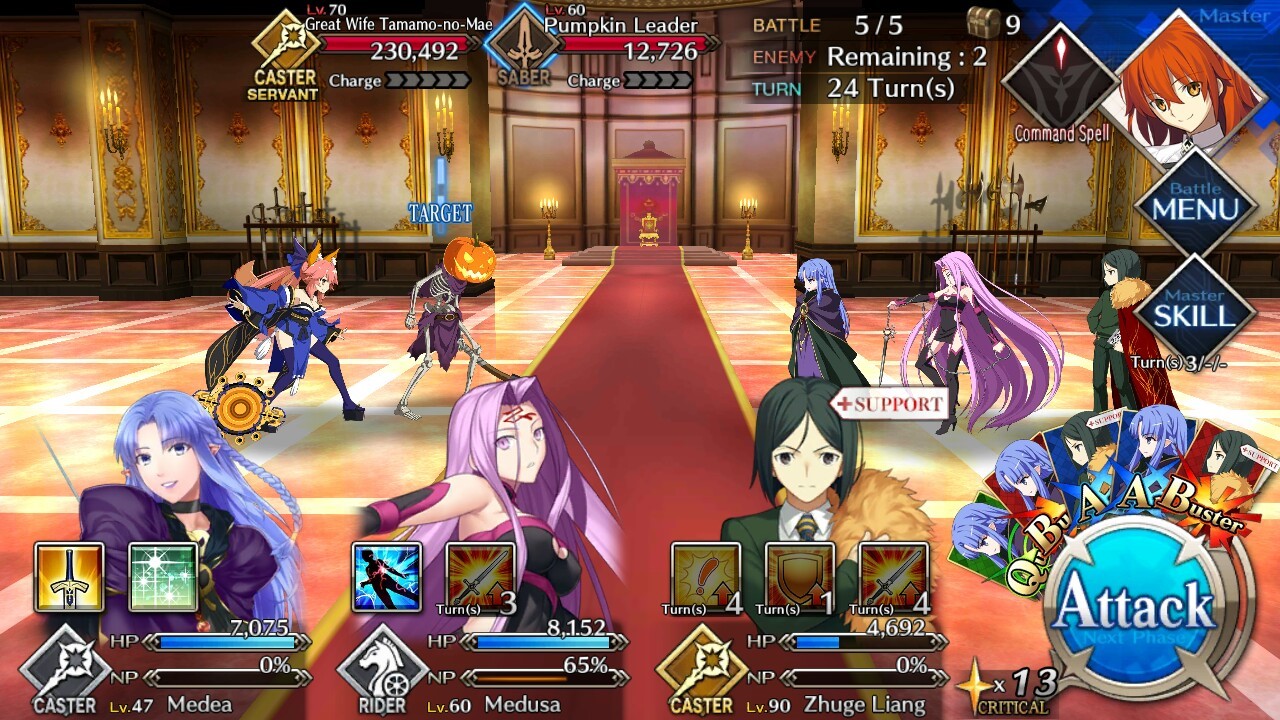Select Medusa's sword skill on 3-turn cooldown
1280x720 pixels.
(x=481, y=577)
